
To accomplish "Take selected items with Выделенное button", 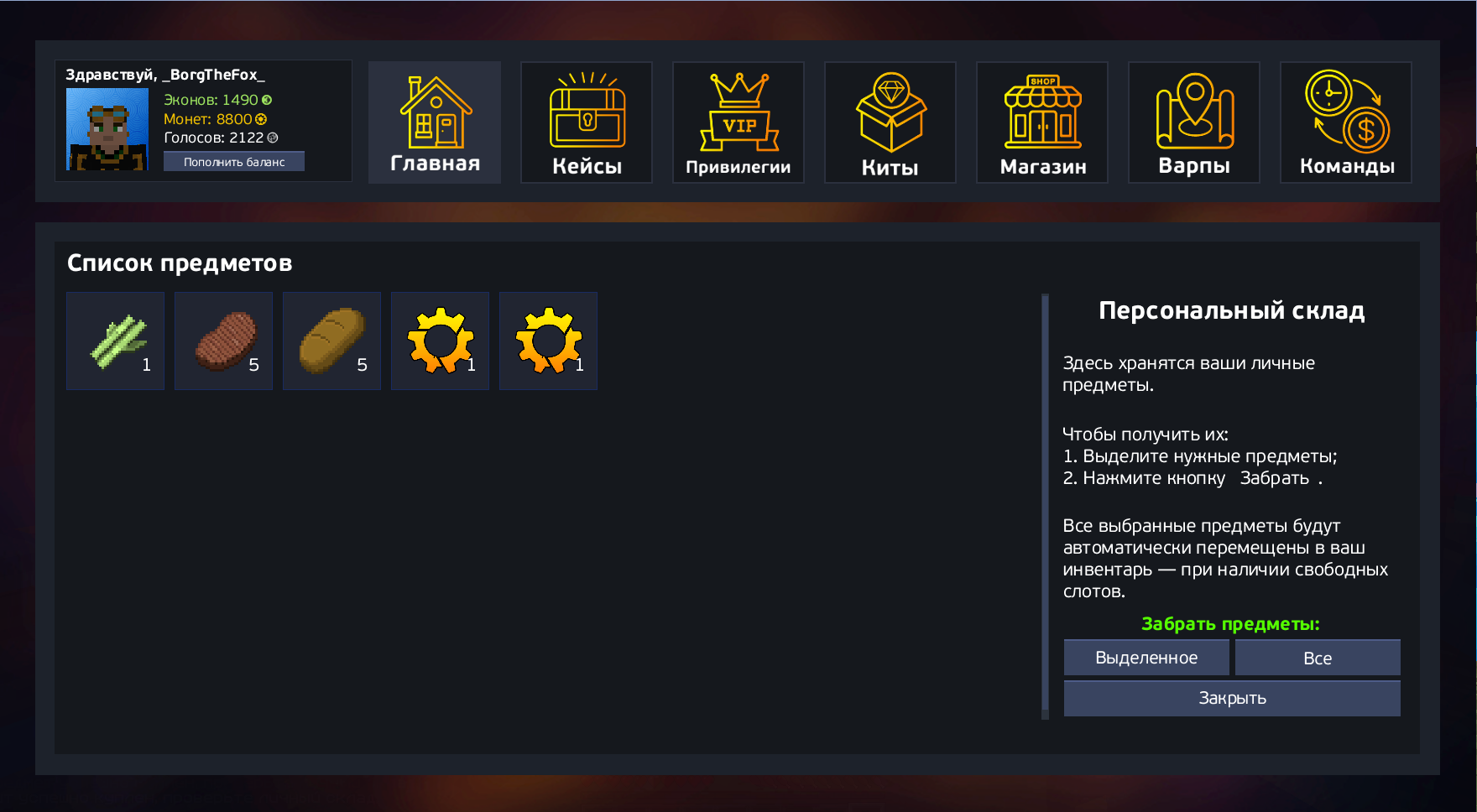I will point(1146,658).
